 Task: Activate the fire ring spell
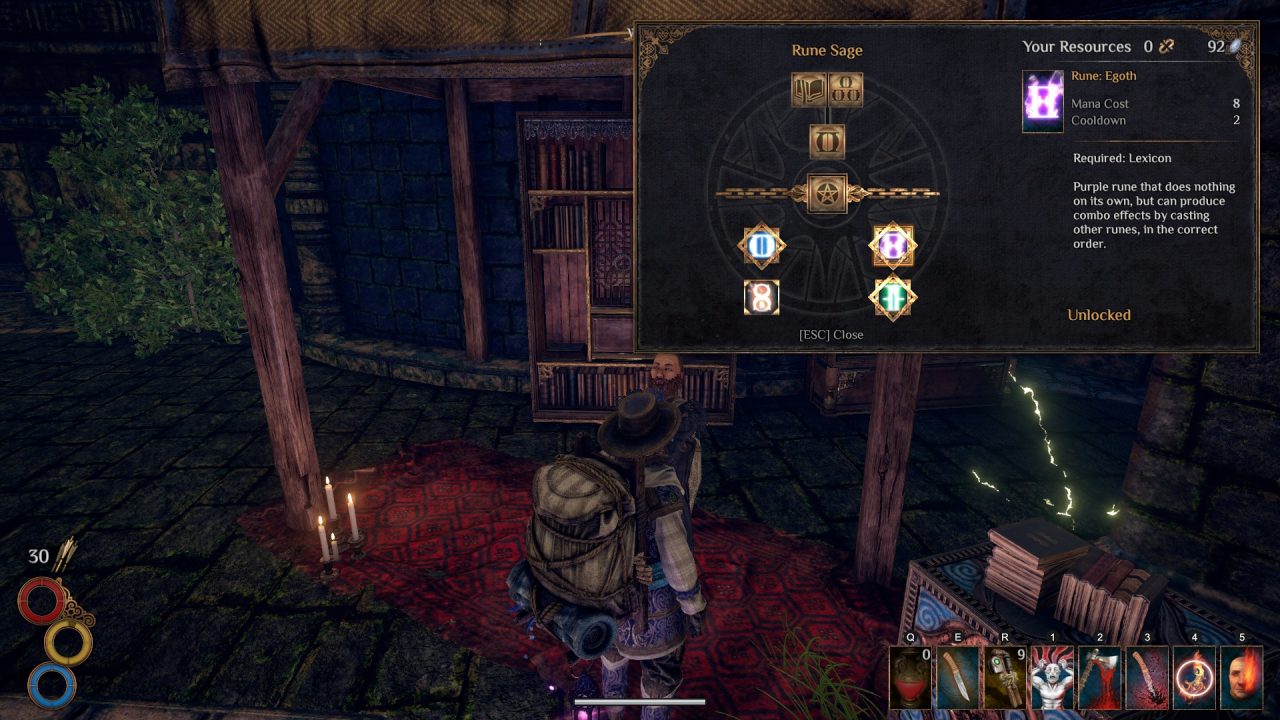1194,679
